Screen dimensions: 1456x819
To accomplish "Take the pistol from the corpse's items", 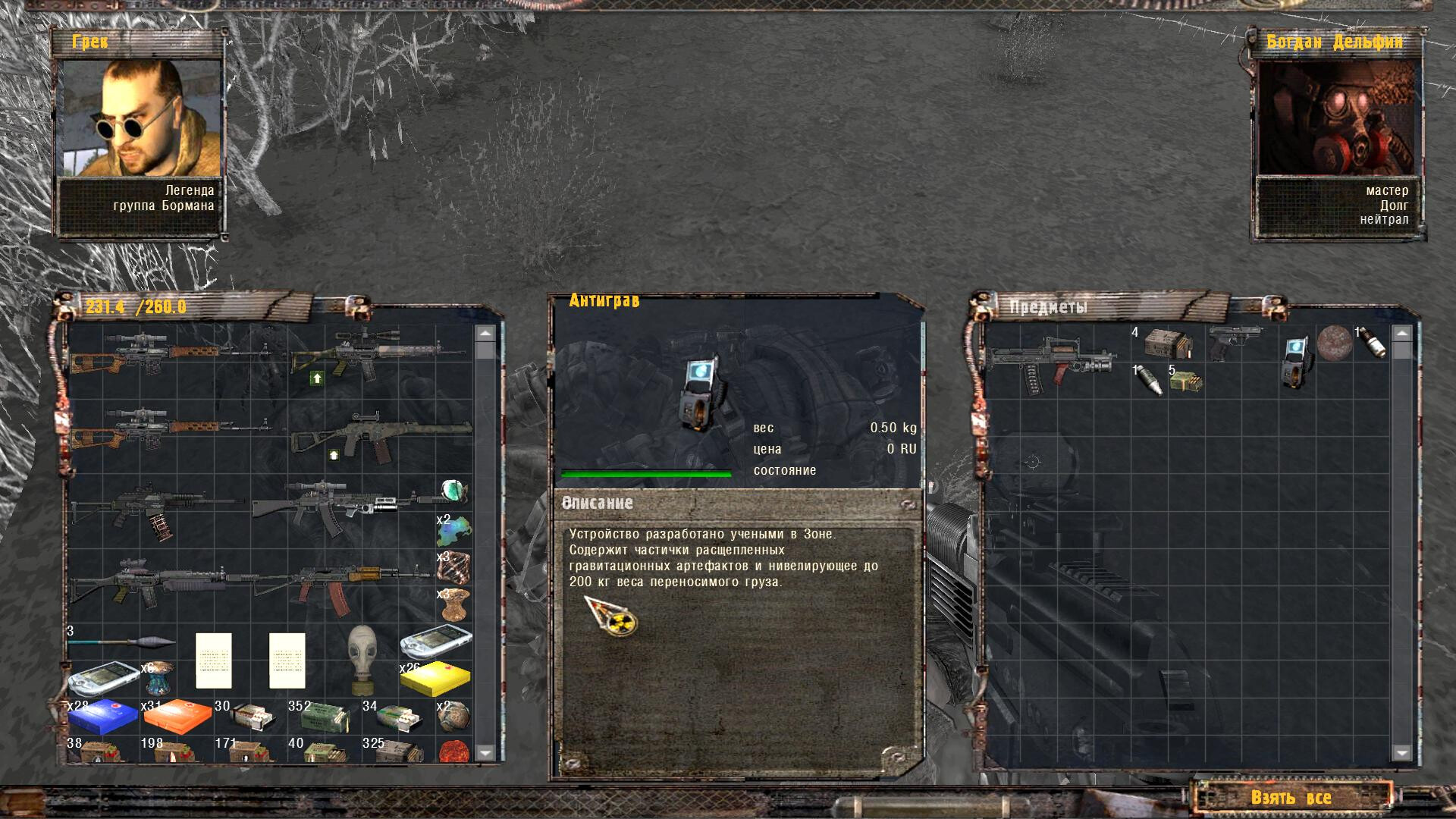I will pos(1233,340).
